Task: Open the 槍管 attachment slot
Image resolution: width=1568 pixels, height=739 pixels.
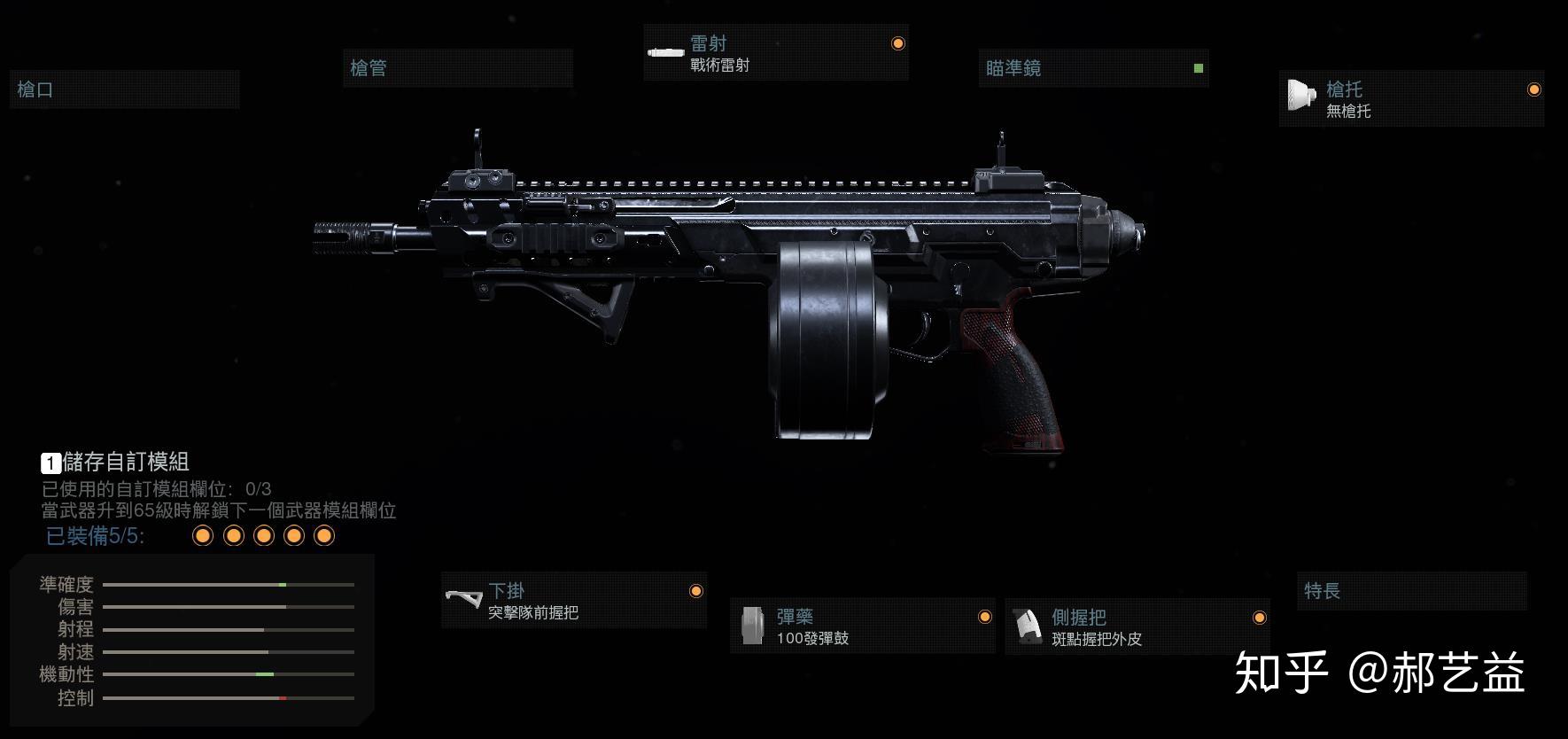Action: point(458,68)
